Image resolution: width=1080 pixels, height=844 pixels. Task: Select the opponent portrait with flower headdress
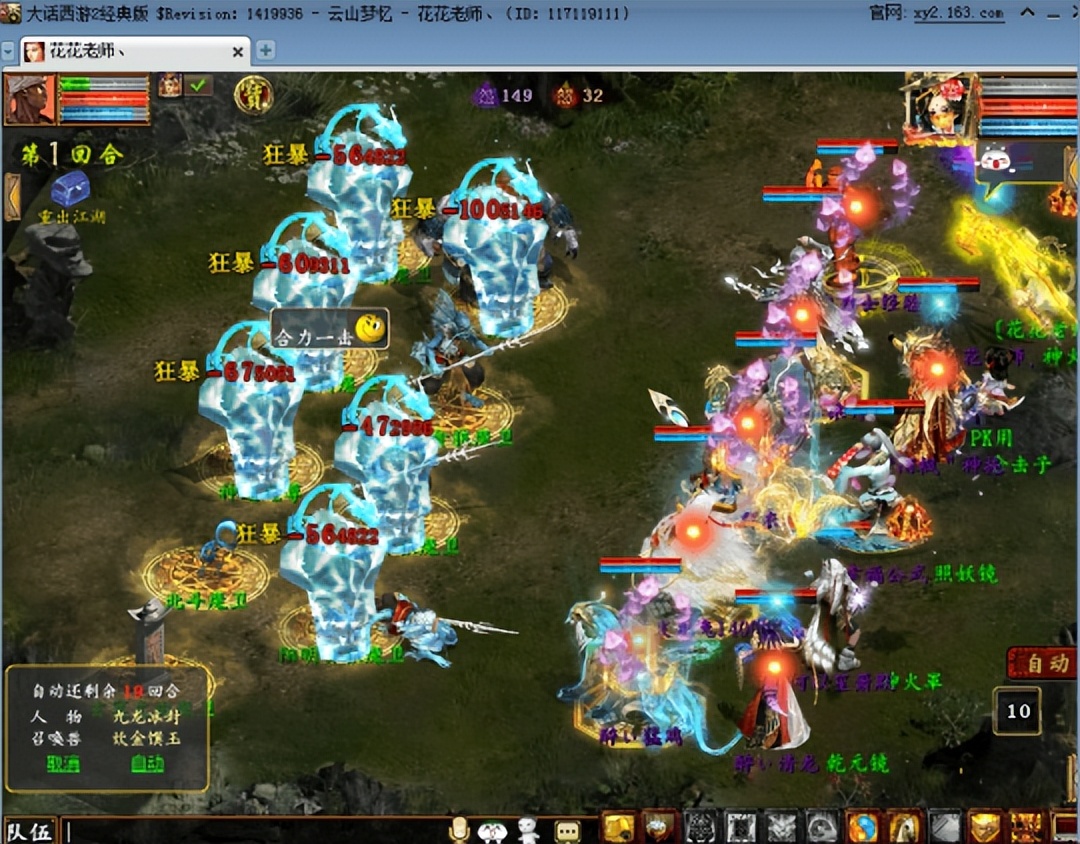tap(940, 109)
